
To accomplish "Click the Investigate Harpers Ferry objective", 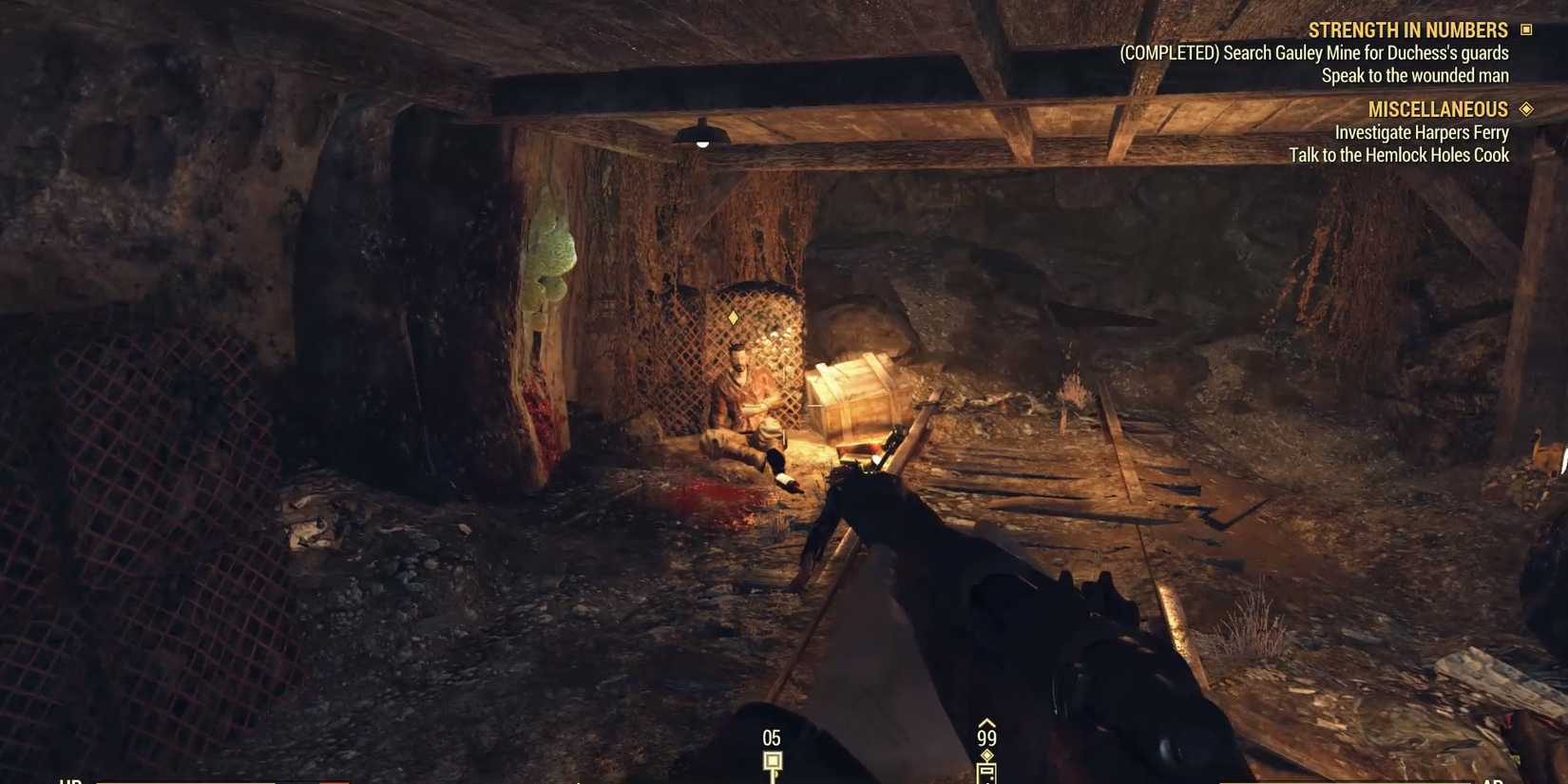I will click(1421, 132).
